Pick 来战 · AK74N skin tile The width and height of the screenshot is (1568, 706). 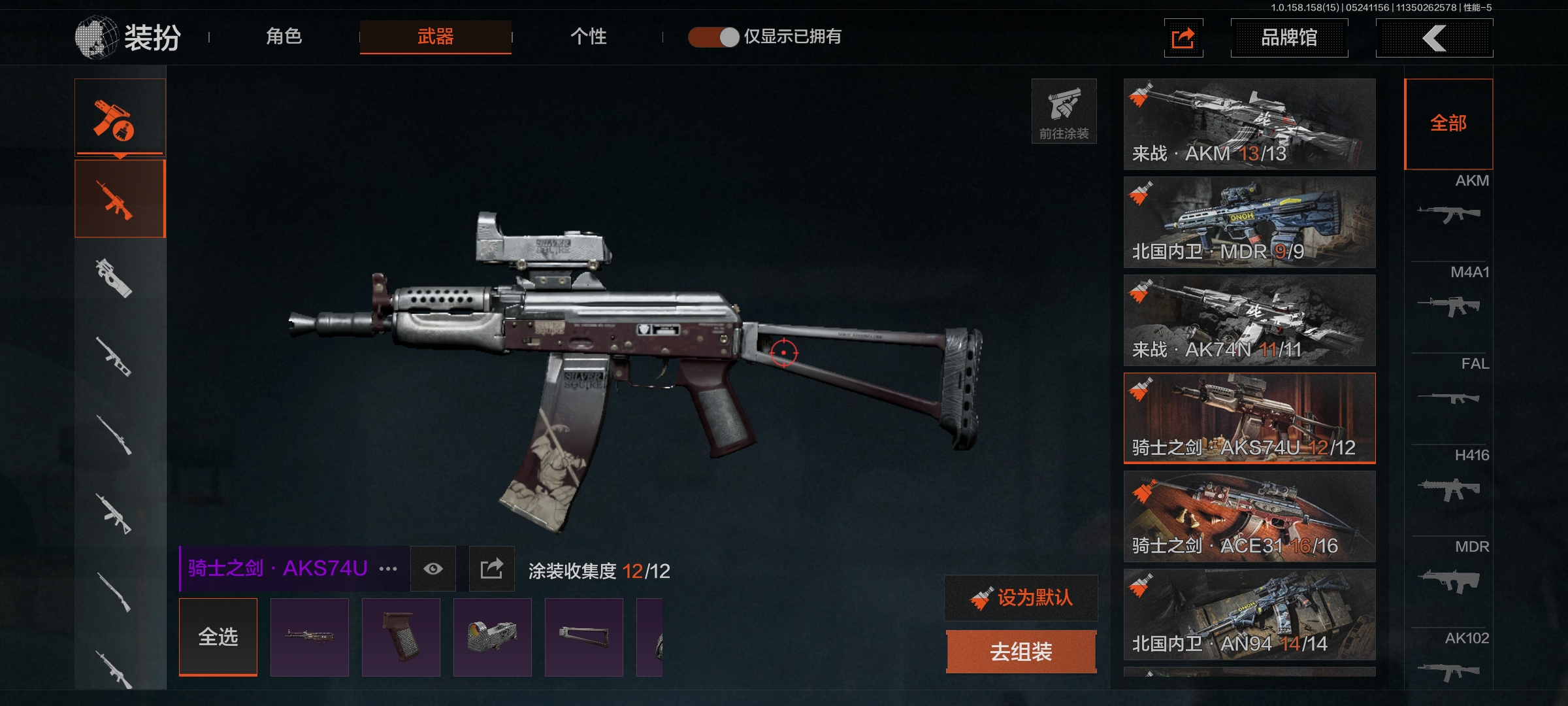tap(1249, 320)
